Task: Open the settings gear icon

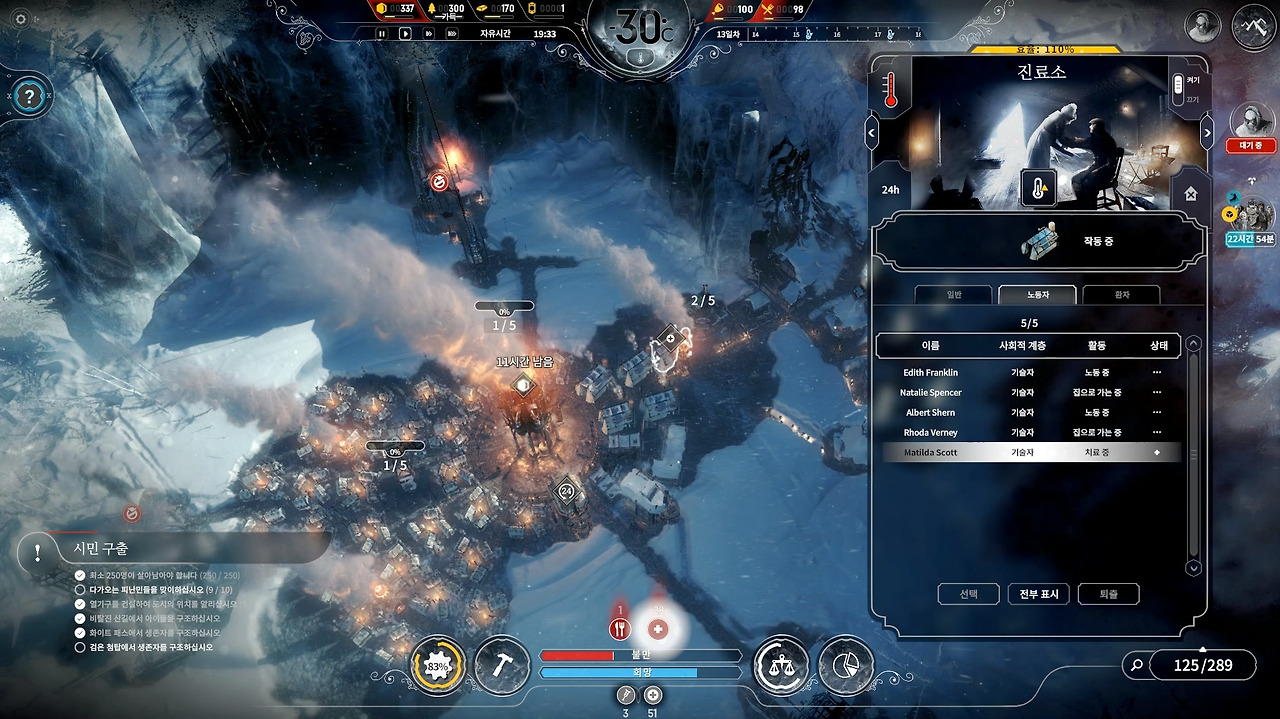Action: point(20,19)
